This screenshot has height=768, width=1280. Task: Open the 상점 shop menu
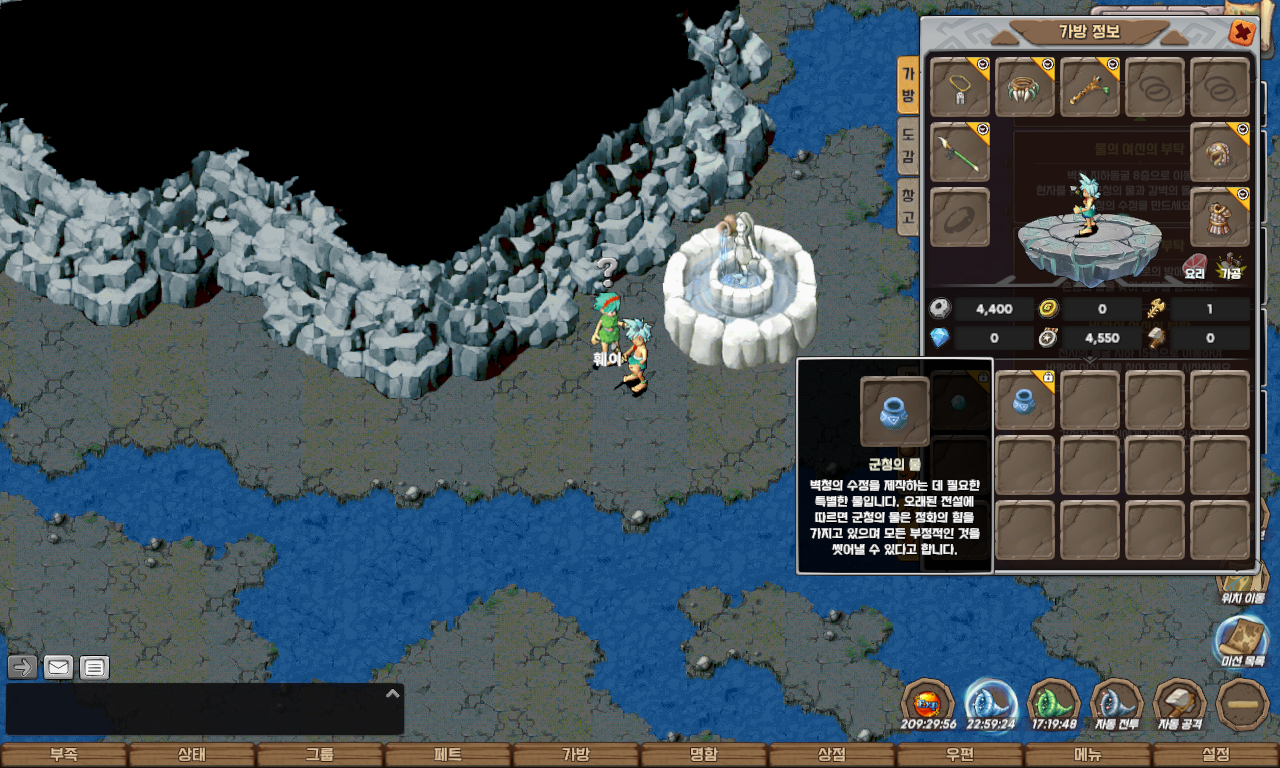coord(832,755)
